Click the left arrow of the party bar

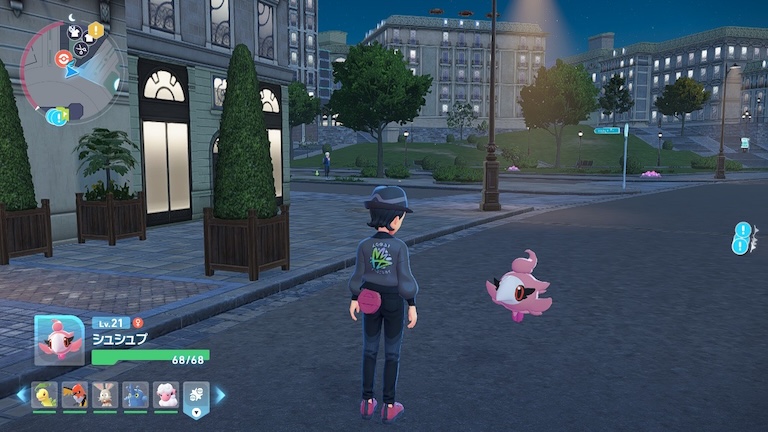21,395
